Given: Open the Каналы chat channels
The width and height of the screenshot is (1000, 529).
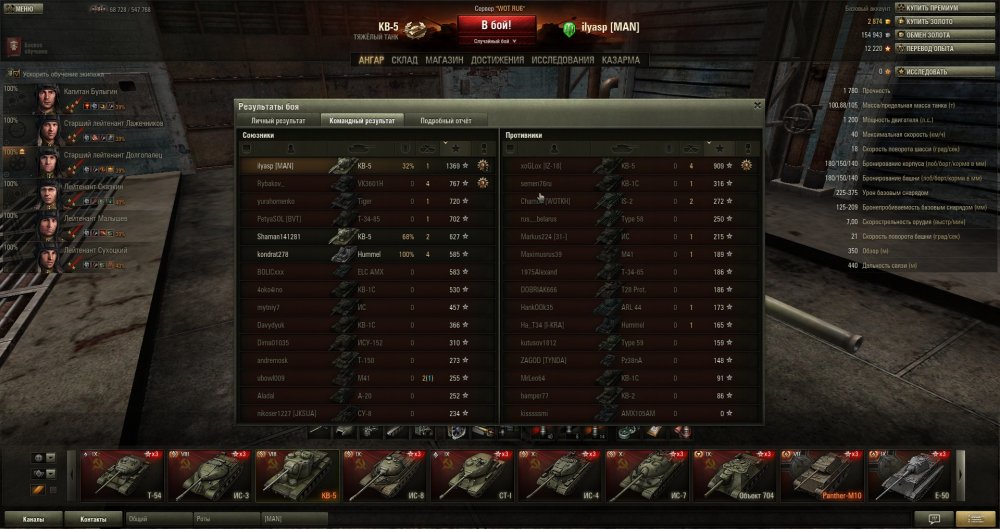Looking at the screenshot, I should (32, 519).
